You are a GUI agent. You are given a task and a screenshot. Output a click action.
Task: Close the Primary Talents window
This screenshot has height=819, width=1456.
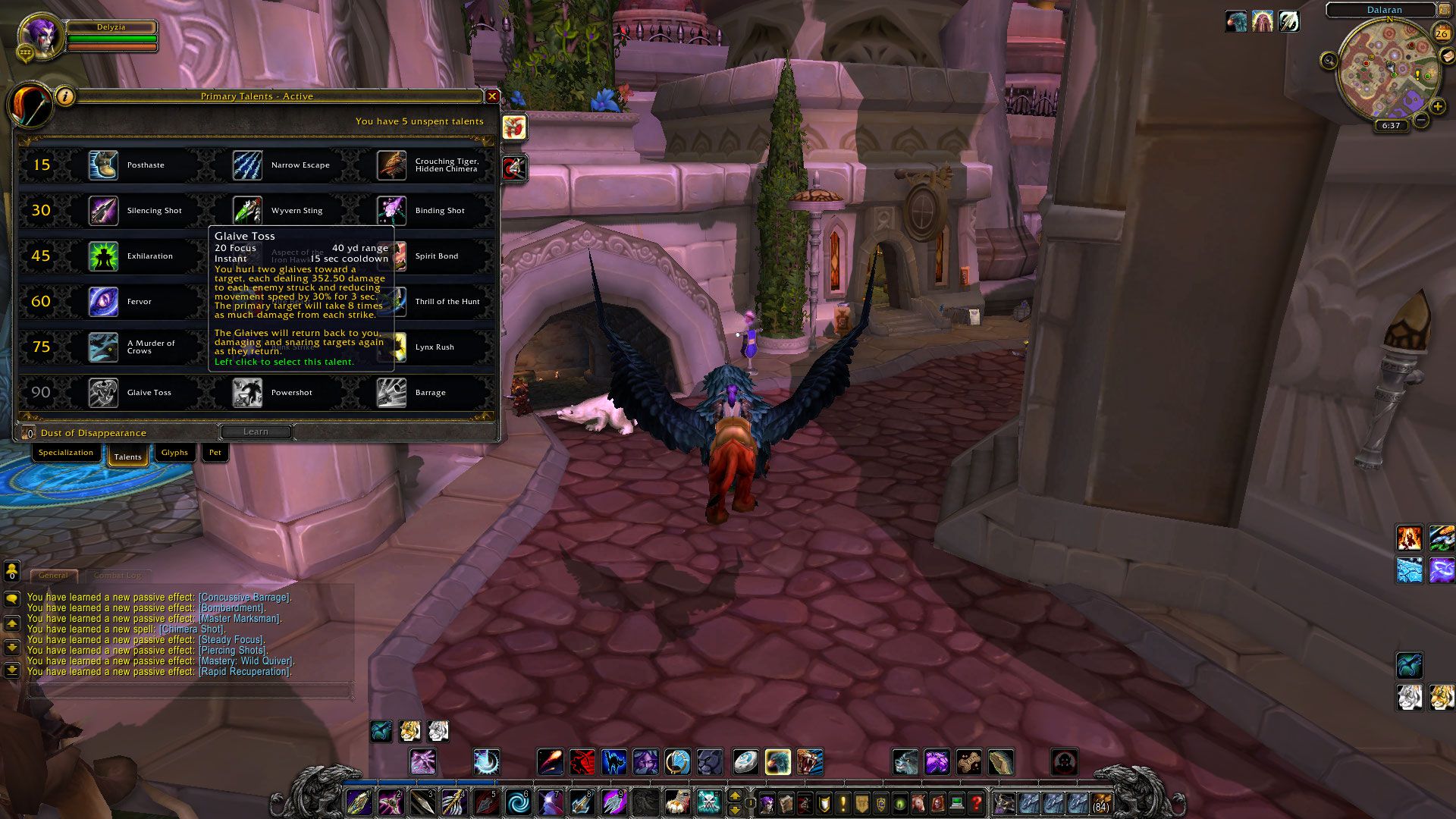tap(492, 96)
